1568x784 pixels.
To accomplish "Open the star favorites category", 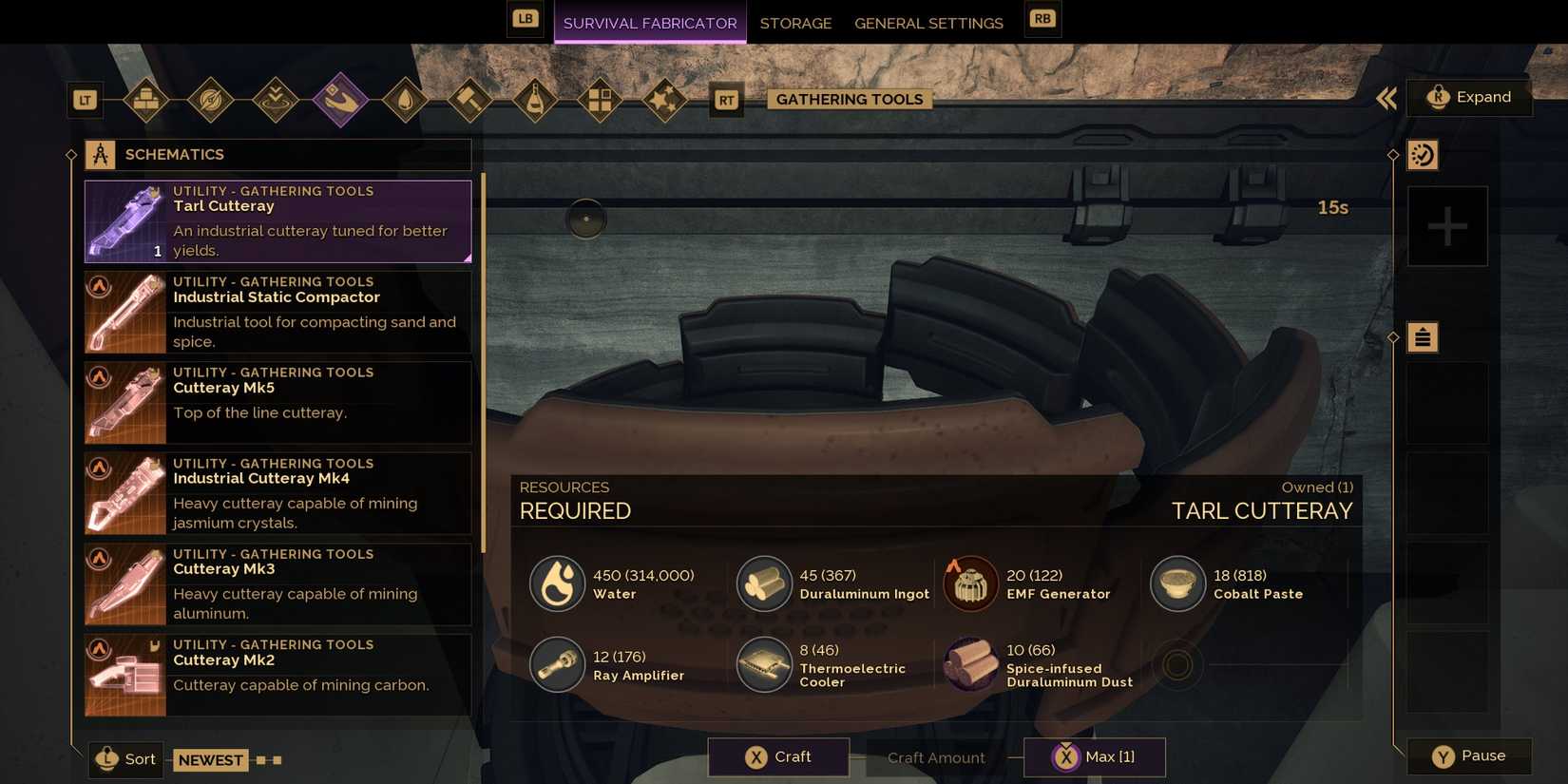I will coord(663,99).
